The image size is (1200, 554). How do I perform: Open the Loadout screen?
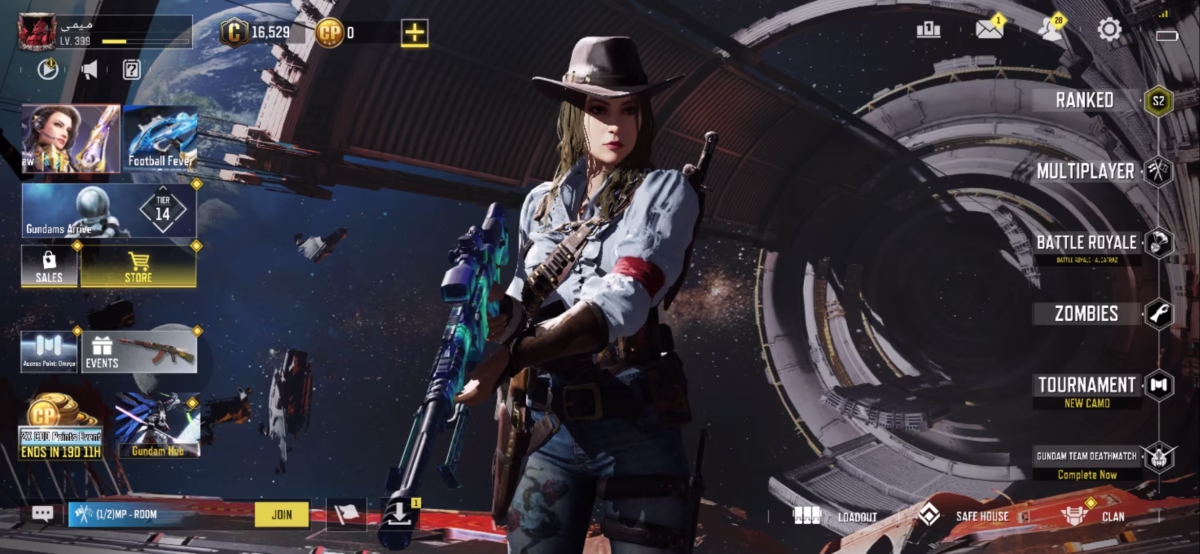[836, 516]
